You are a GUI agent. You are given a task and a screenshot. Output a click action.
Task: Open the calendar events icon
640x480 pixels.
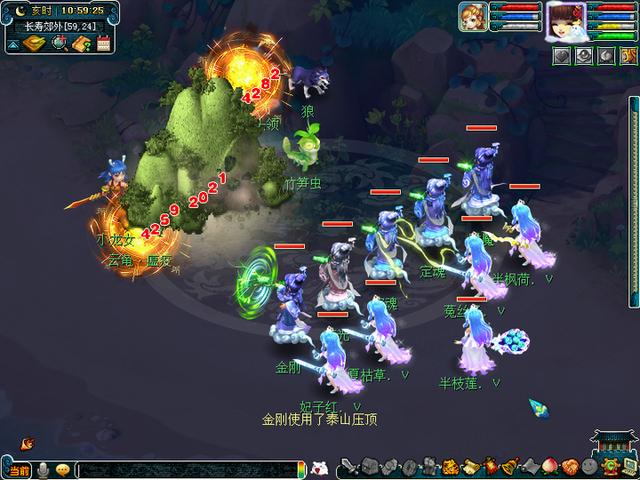(102, 43)
